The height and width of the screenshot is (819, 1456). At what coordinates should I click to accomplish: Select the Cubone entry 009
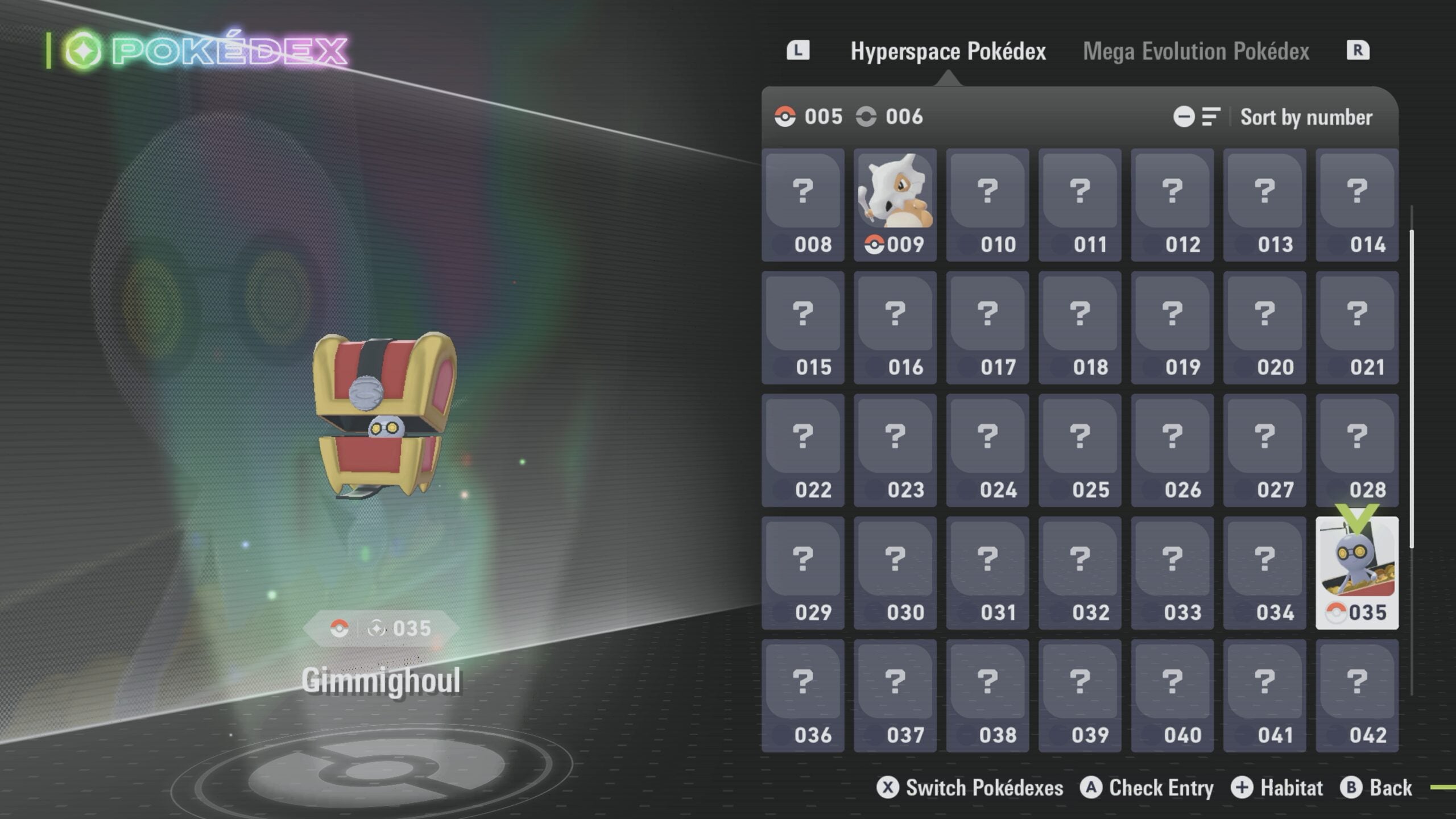tap(895, 205)
